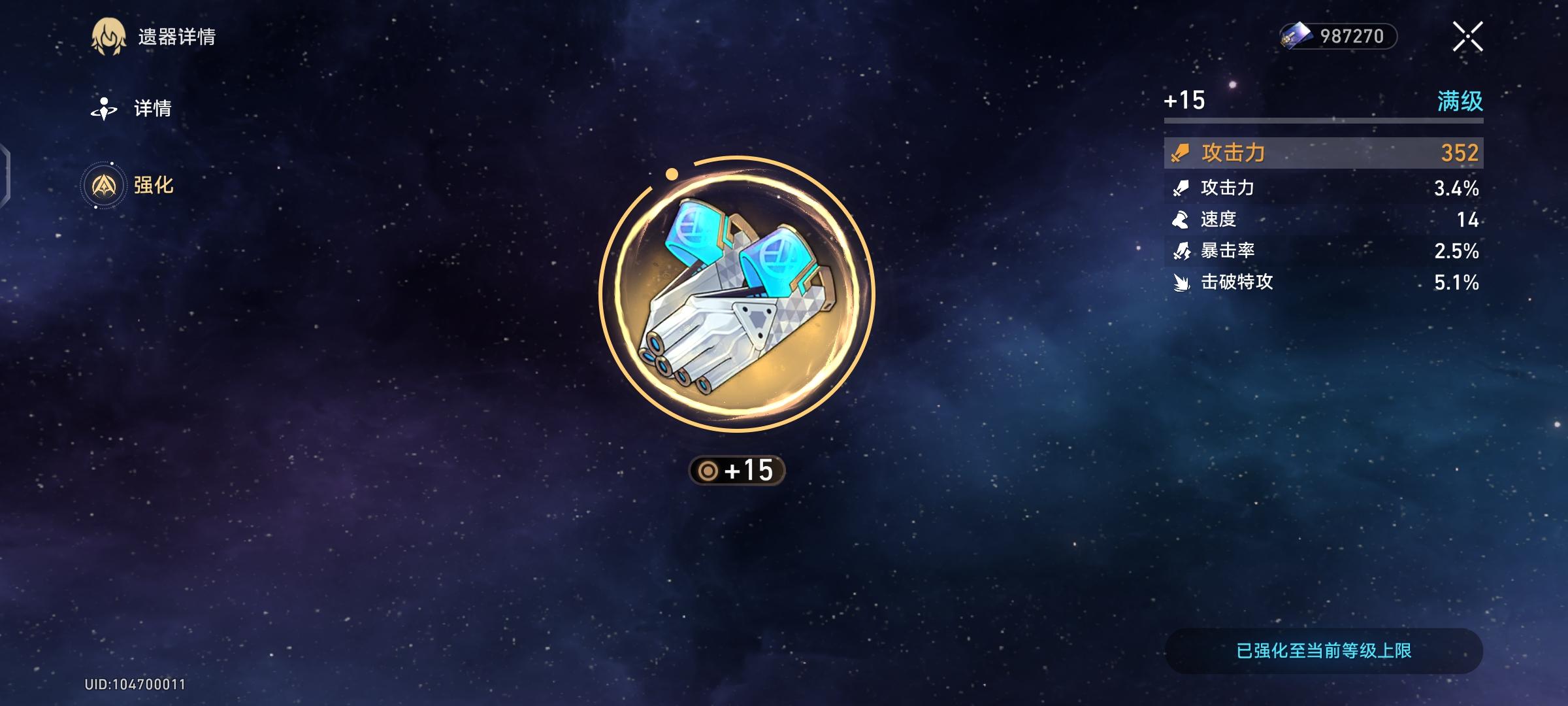The height and width of the screenshot is (706, 1568).
Task: Close the relic details screen
Action: [x=1467, y=38]
